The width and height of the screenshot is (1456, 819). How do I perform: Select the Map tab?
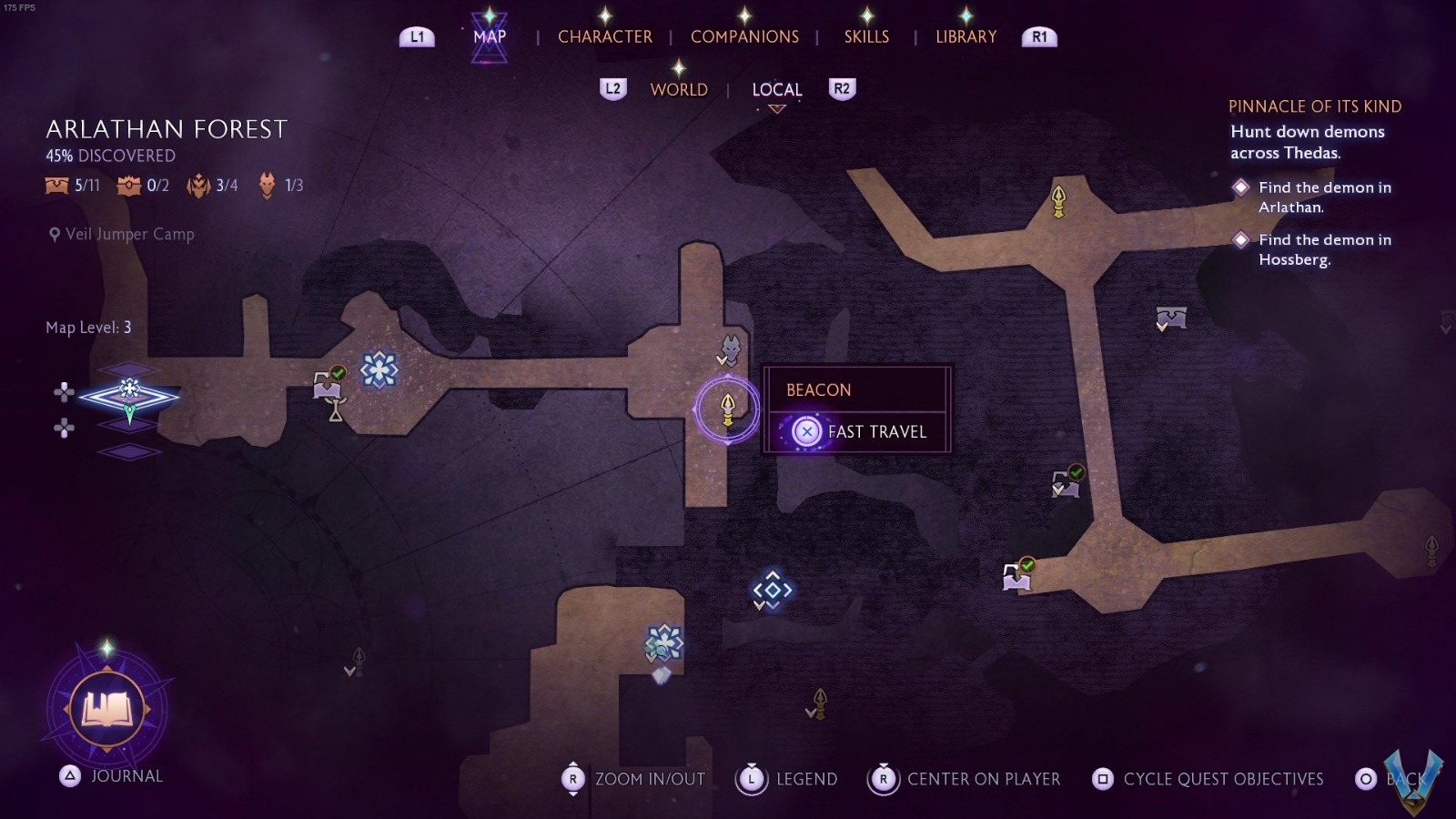coord(490,37)
